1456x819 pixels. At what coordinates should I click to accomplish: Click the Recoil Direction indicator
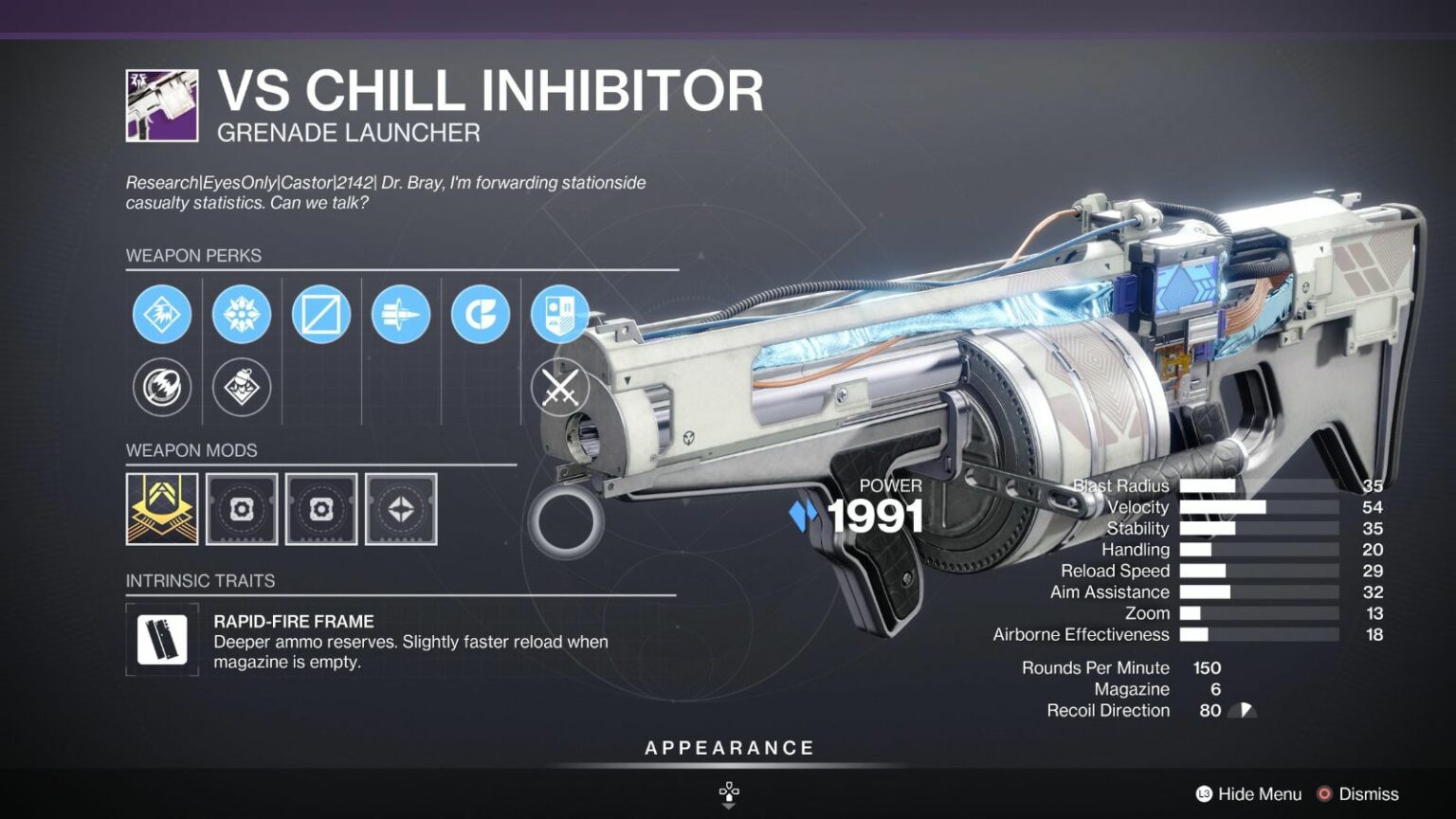tap(1240, 710)
